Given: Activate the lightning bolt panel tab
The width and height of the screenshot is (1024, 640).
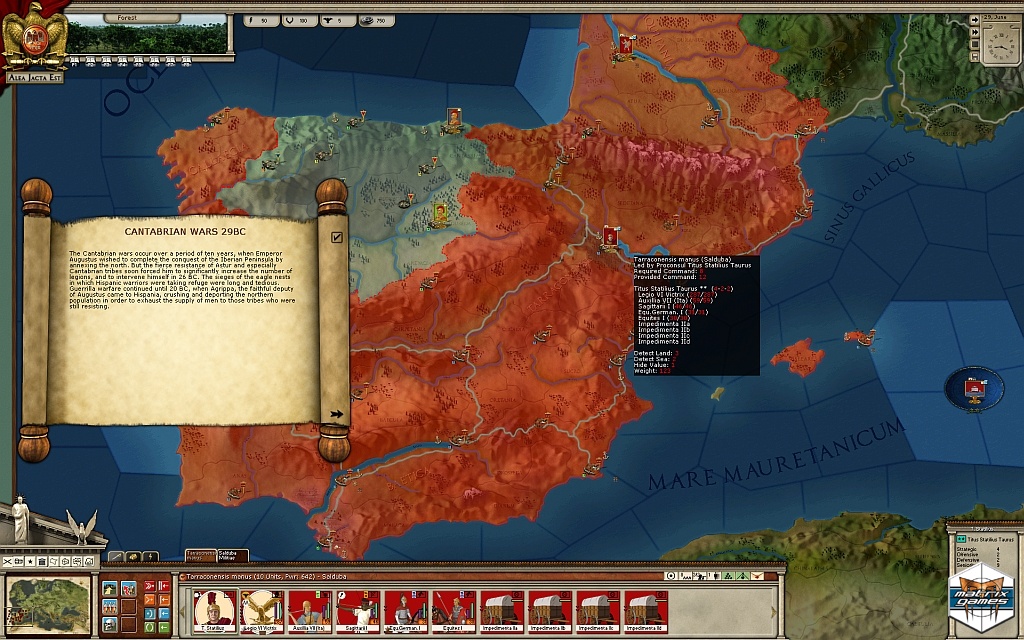Looking at the screenshot, I should 151,556.
